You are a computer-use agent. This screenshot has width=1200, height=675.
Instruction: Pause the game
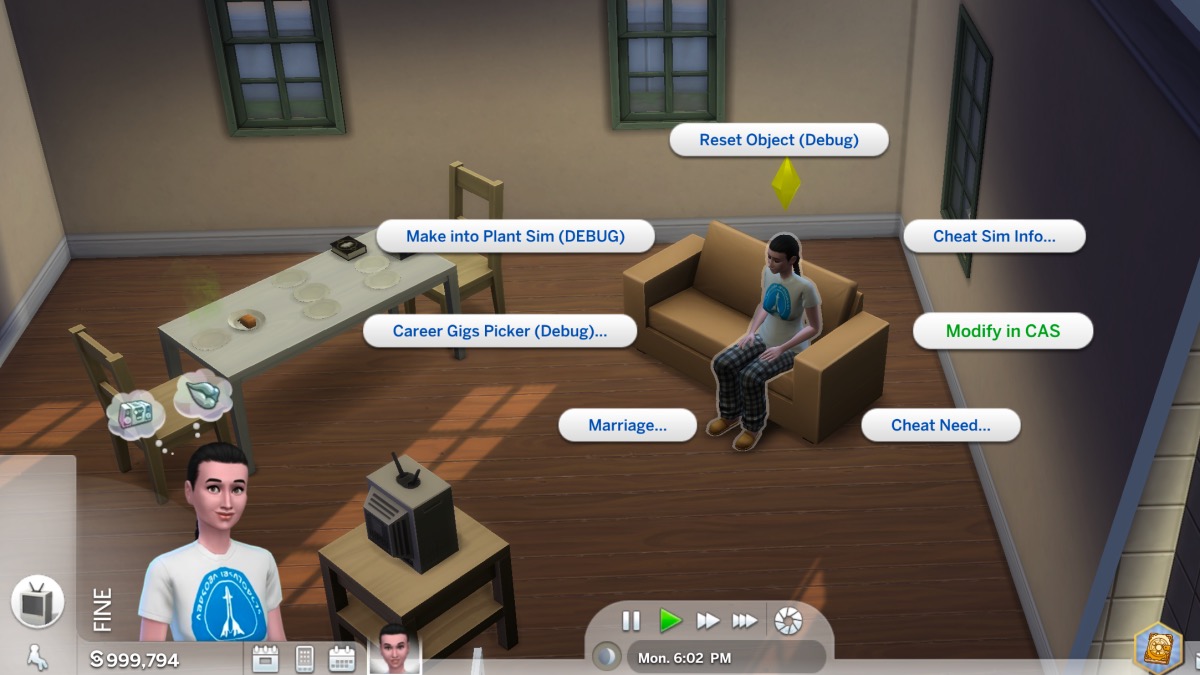coord(631,621)
